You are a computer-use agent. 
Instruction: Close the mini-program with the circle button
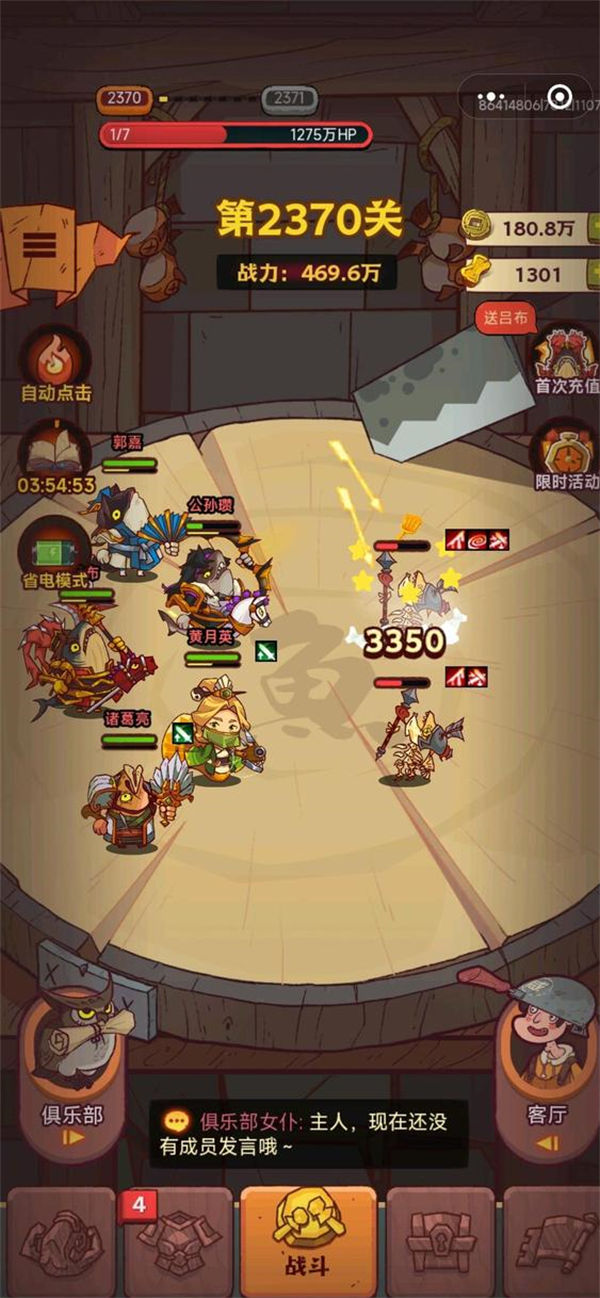click(x=560, y=97)
